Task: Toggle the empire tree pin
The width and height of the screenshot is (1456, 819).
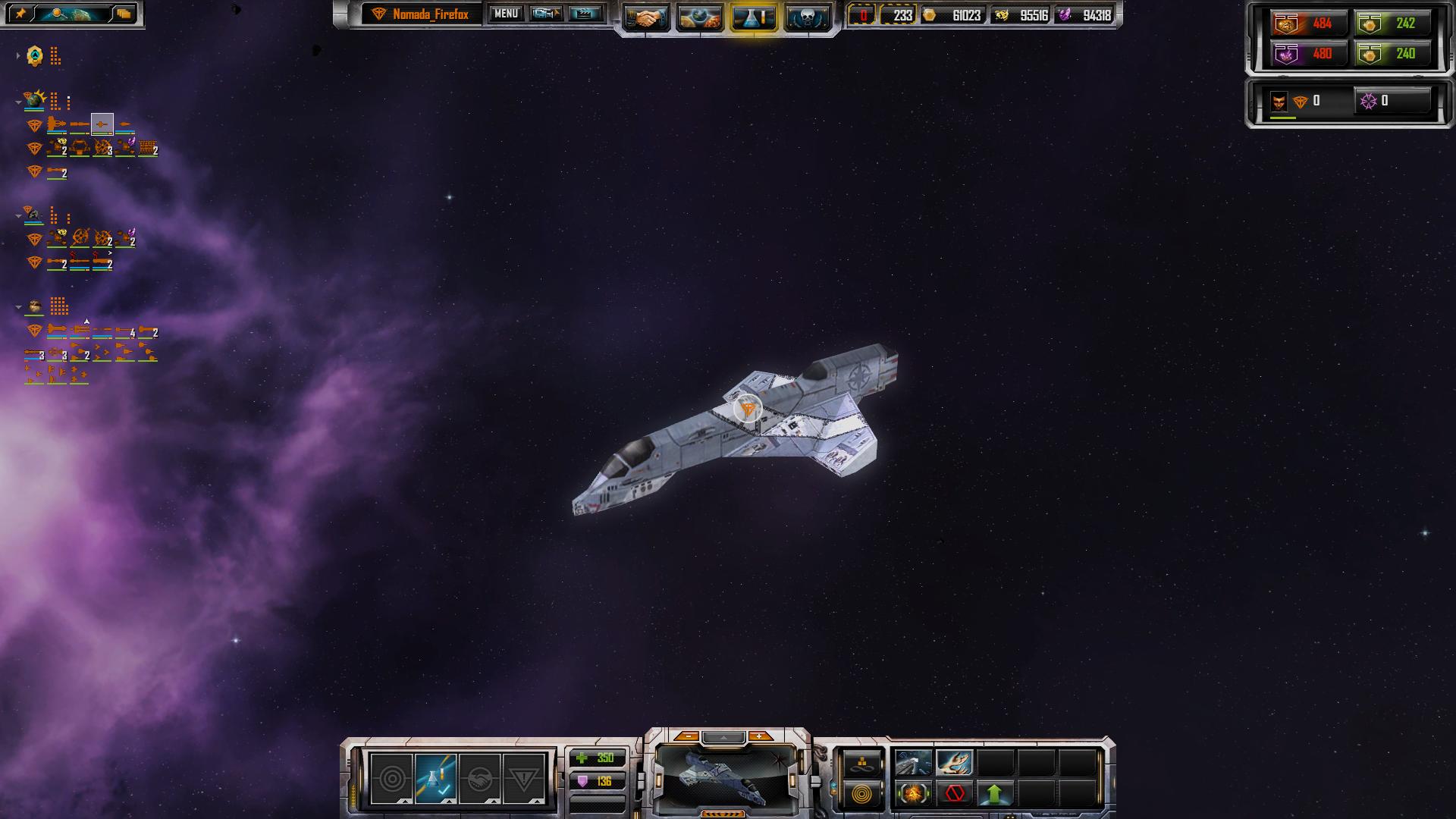Action: point(20,14)
